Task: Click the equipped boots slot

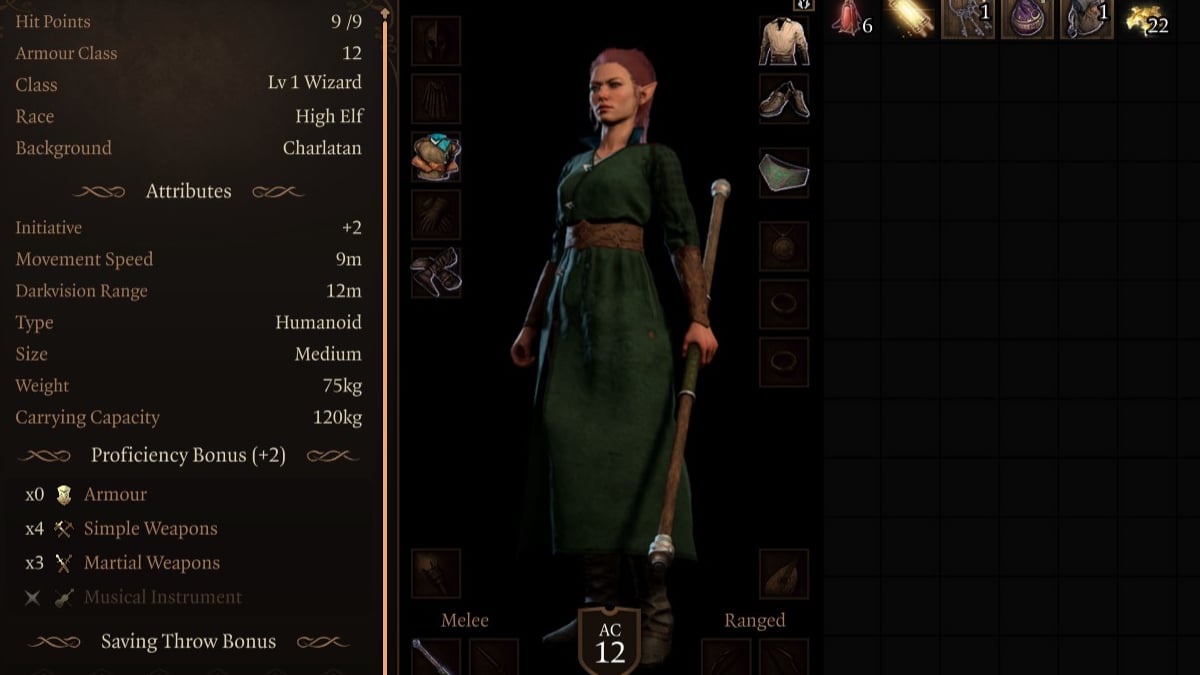Action: [436, 273]
